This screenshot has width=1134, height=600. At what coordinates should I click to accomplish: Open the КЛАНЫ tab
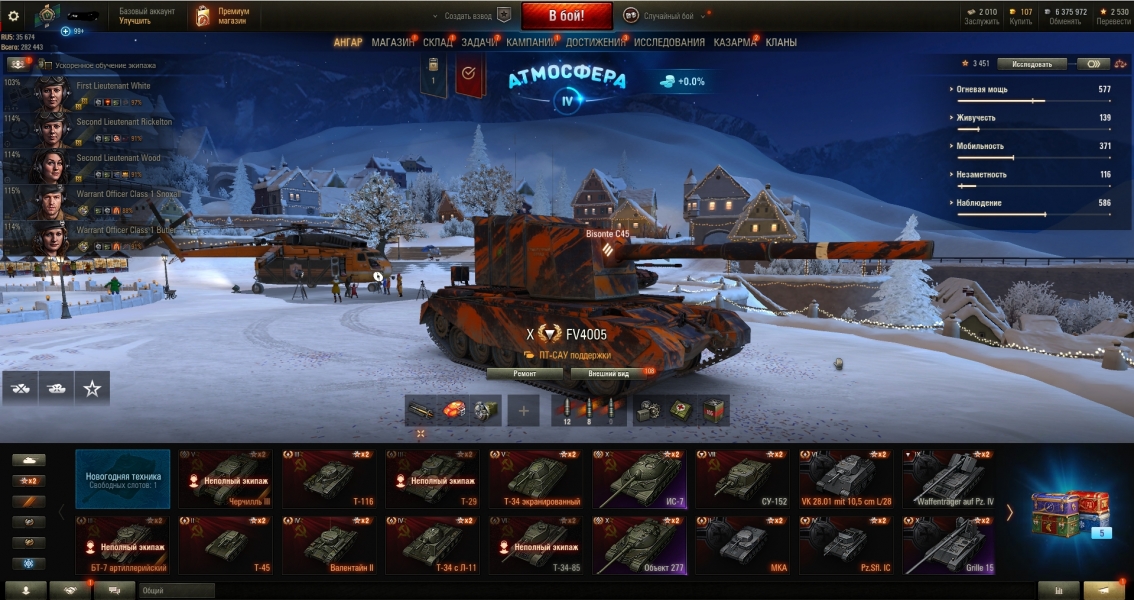781,43
